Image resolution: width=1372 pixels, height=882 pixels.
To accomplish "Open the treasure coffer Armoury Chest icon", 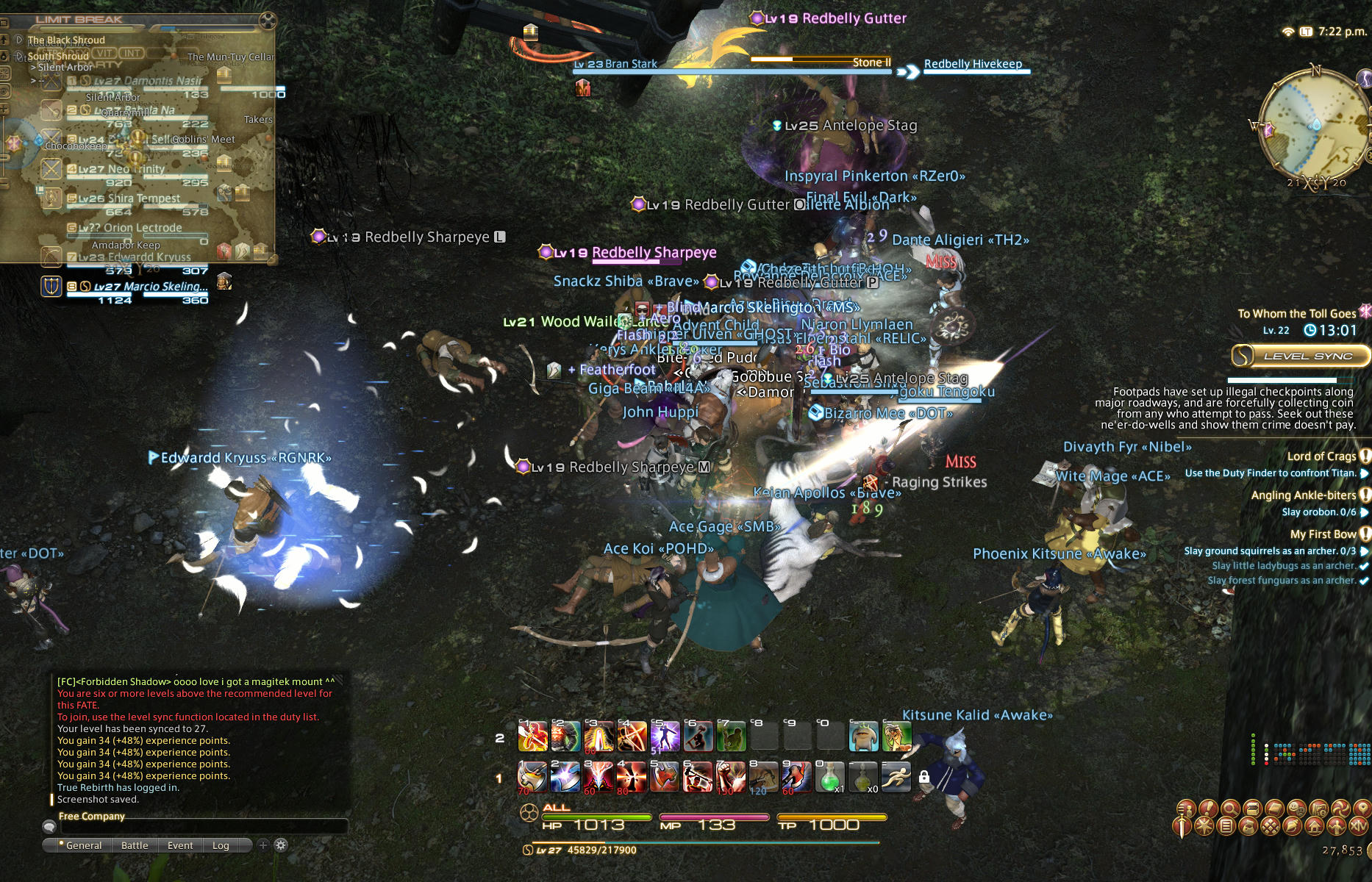I will pos(1252,808).
